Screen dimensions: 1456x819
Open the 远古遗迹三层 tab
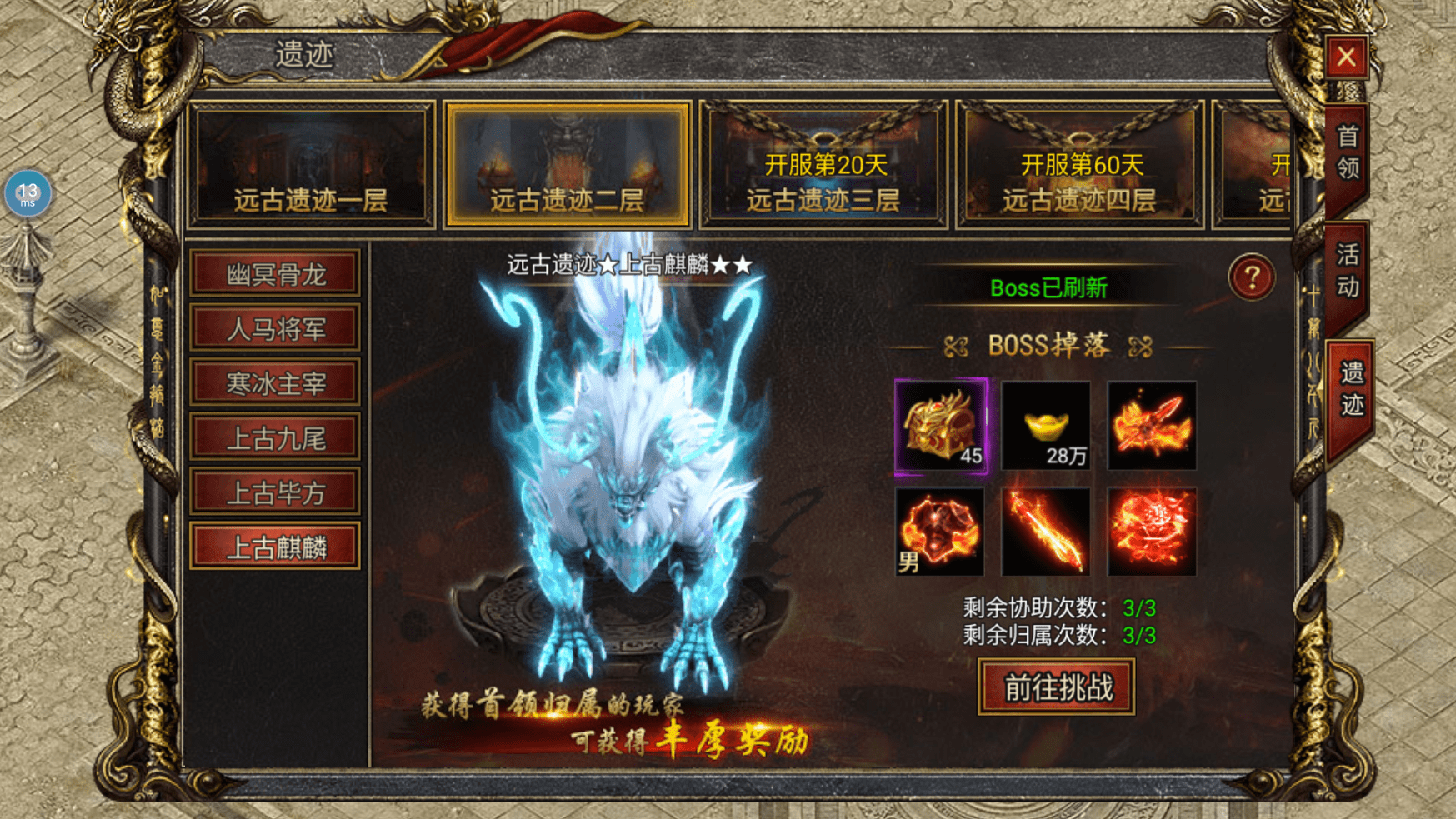[823, 165]
